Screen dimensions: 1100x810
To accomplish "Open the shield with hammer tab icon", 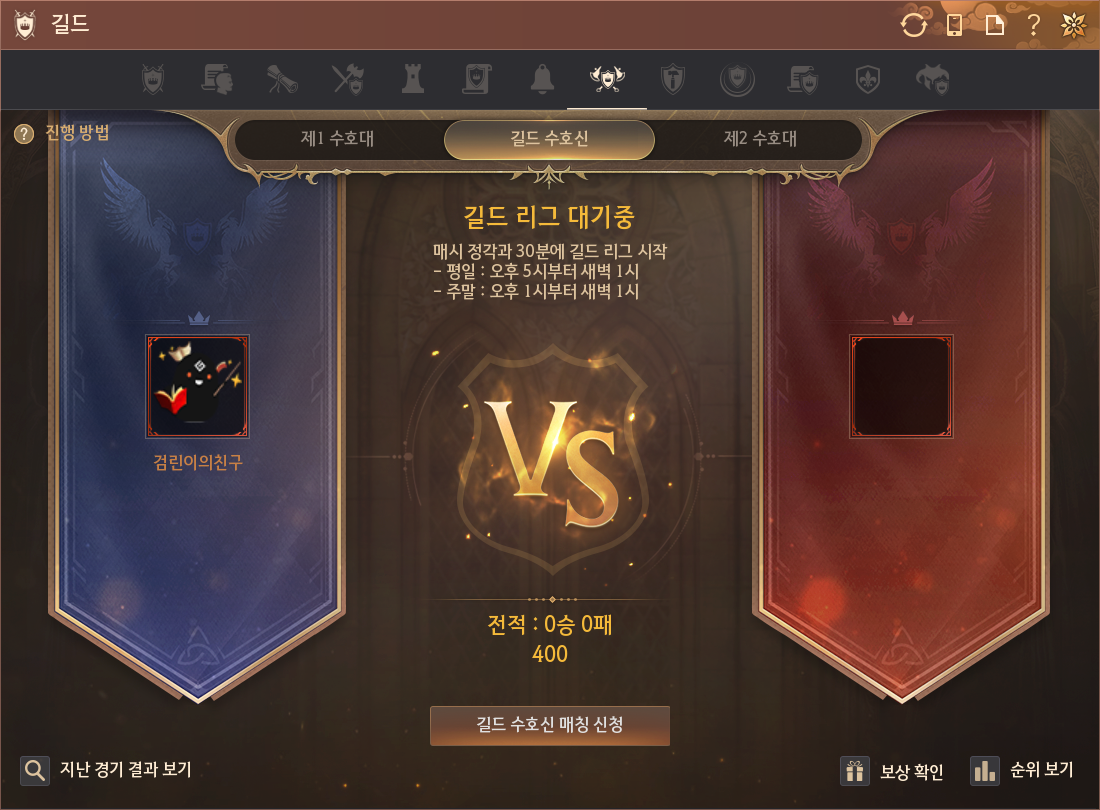I will [672, 79].
